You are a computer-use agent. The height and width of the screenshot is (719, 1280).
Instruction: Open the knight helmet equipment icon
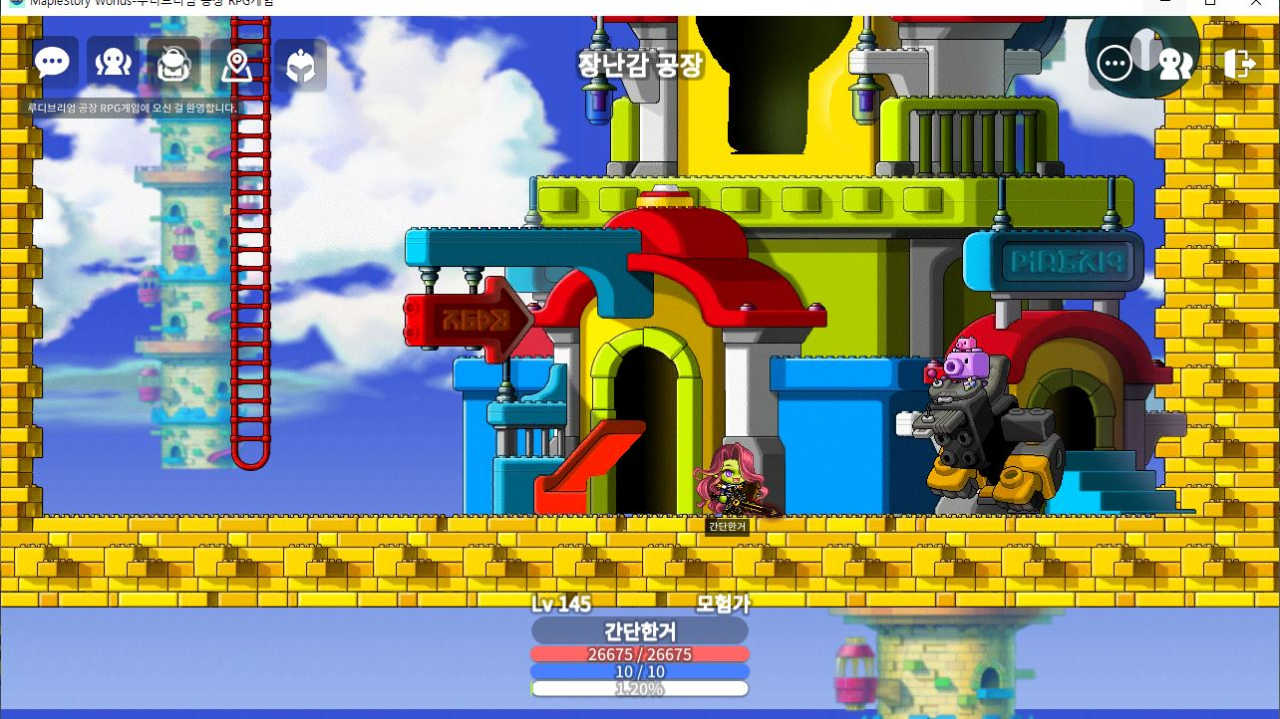[300, 66]
